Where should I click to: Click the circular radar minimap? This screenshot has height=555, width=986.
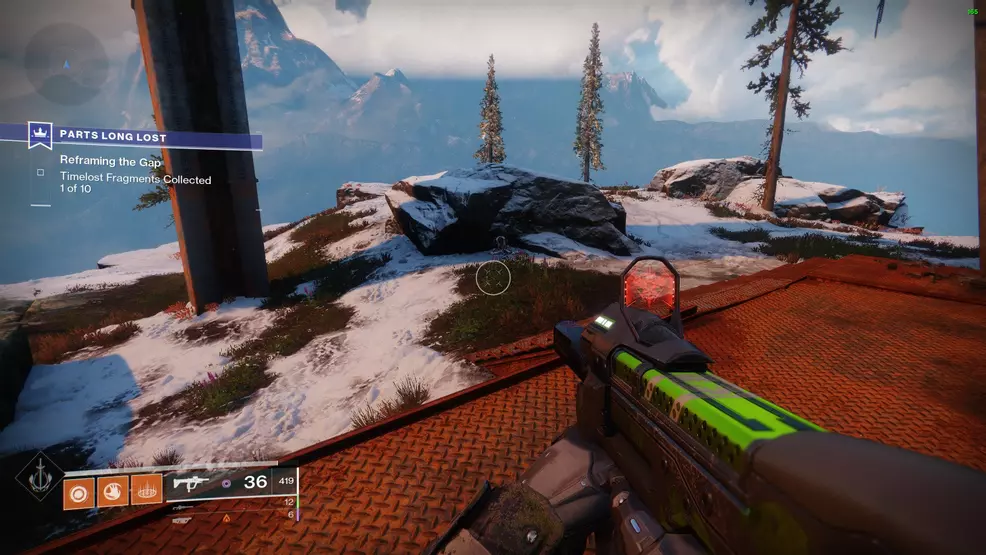click(x=65, y=64)
